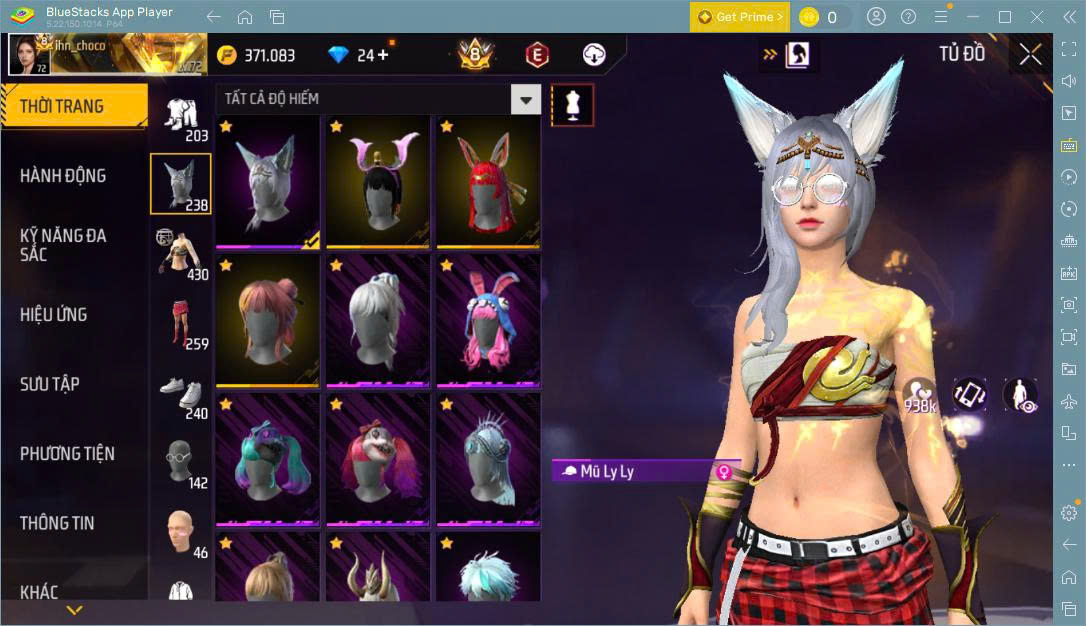Add diamonds with the plus button
This screenshot has width=1086, height=626.
coord(383,55)
